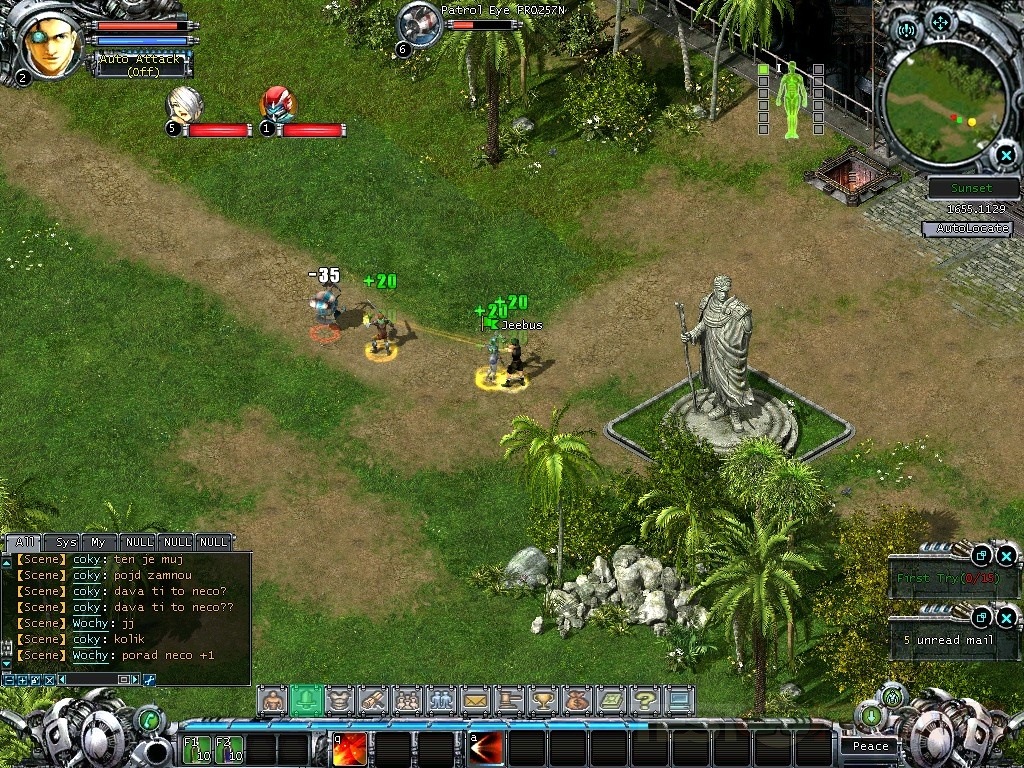Use the F2 potion slot
The height and width of the screenshot is (768, 1024).
[229, 749]
